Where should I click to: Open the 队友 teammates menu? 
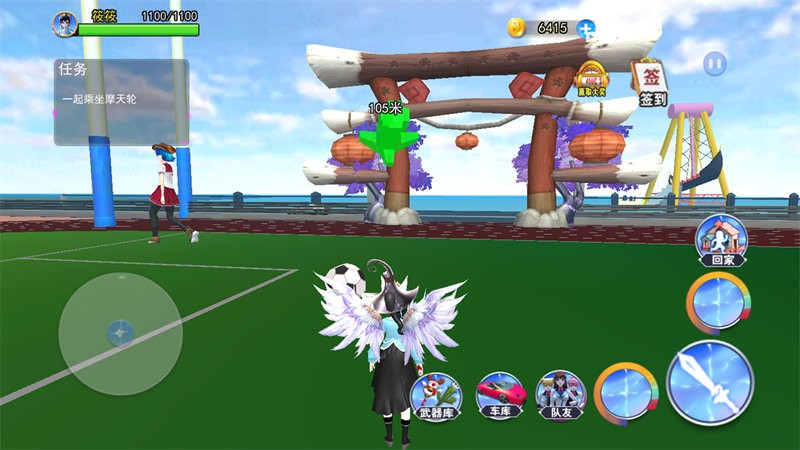point(560,393)
